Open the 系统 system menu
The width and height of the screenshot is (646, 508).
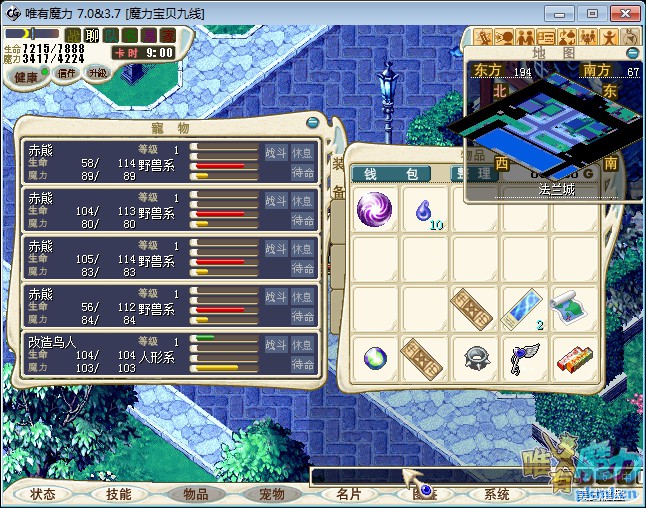497,494
